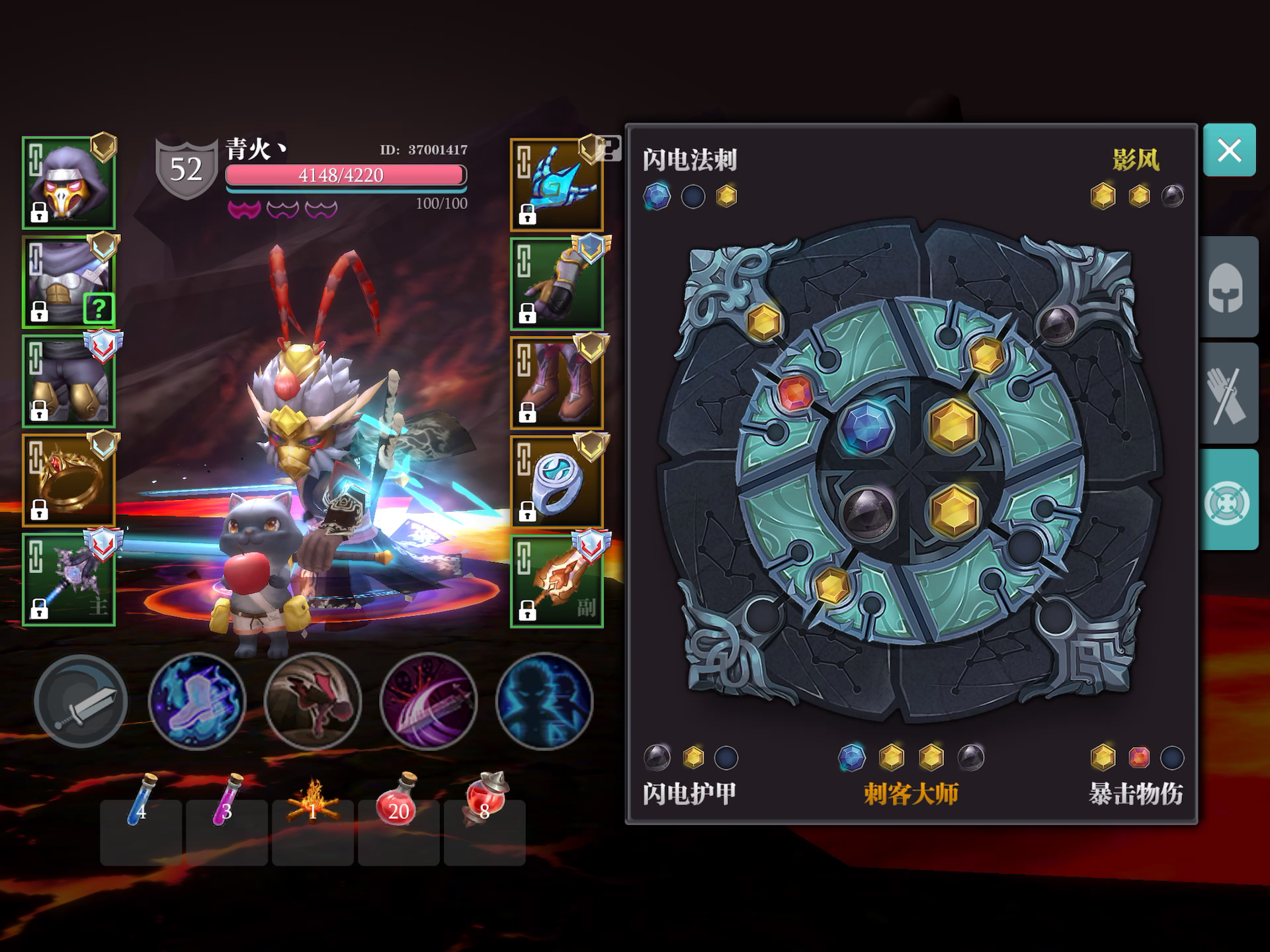
Task: Tap the green question mark on chest armor slot
Action: click(x=98, y=307)
